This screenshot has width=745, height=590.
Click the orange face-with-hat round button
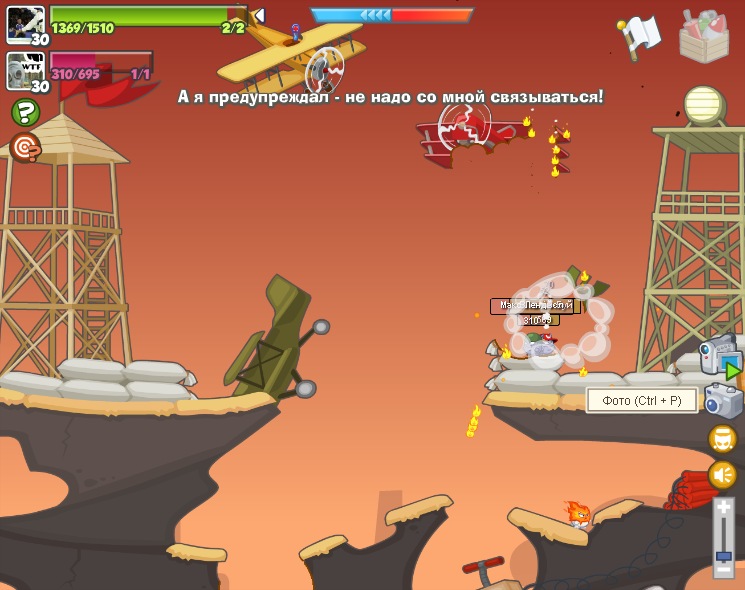point(723,439)
